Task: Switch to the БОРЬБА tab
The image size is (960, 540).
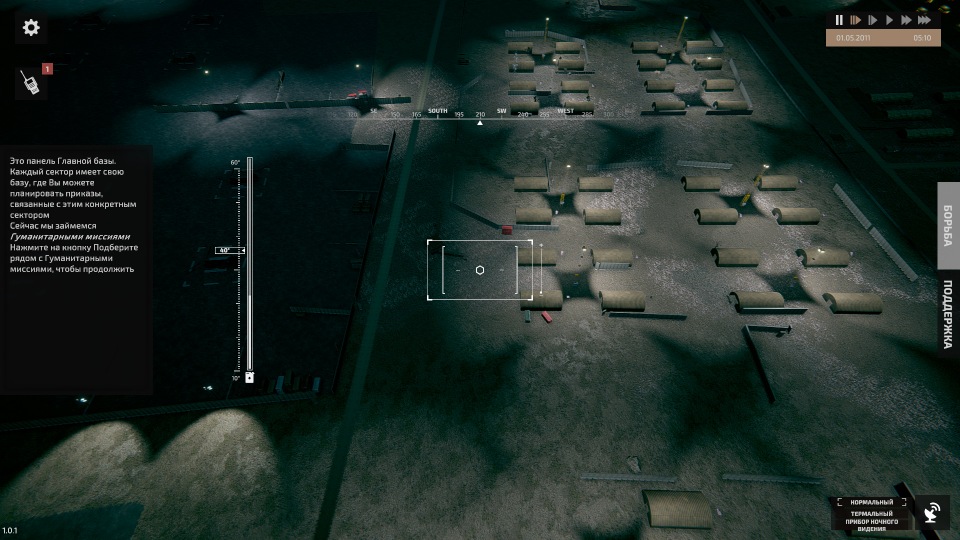Action: coord(948,226)
